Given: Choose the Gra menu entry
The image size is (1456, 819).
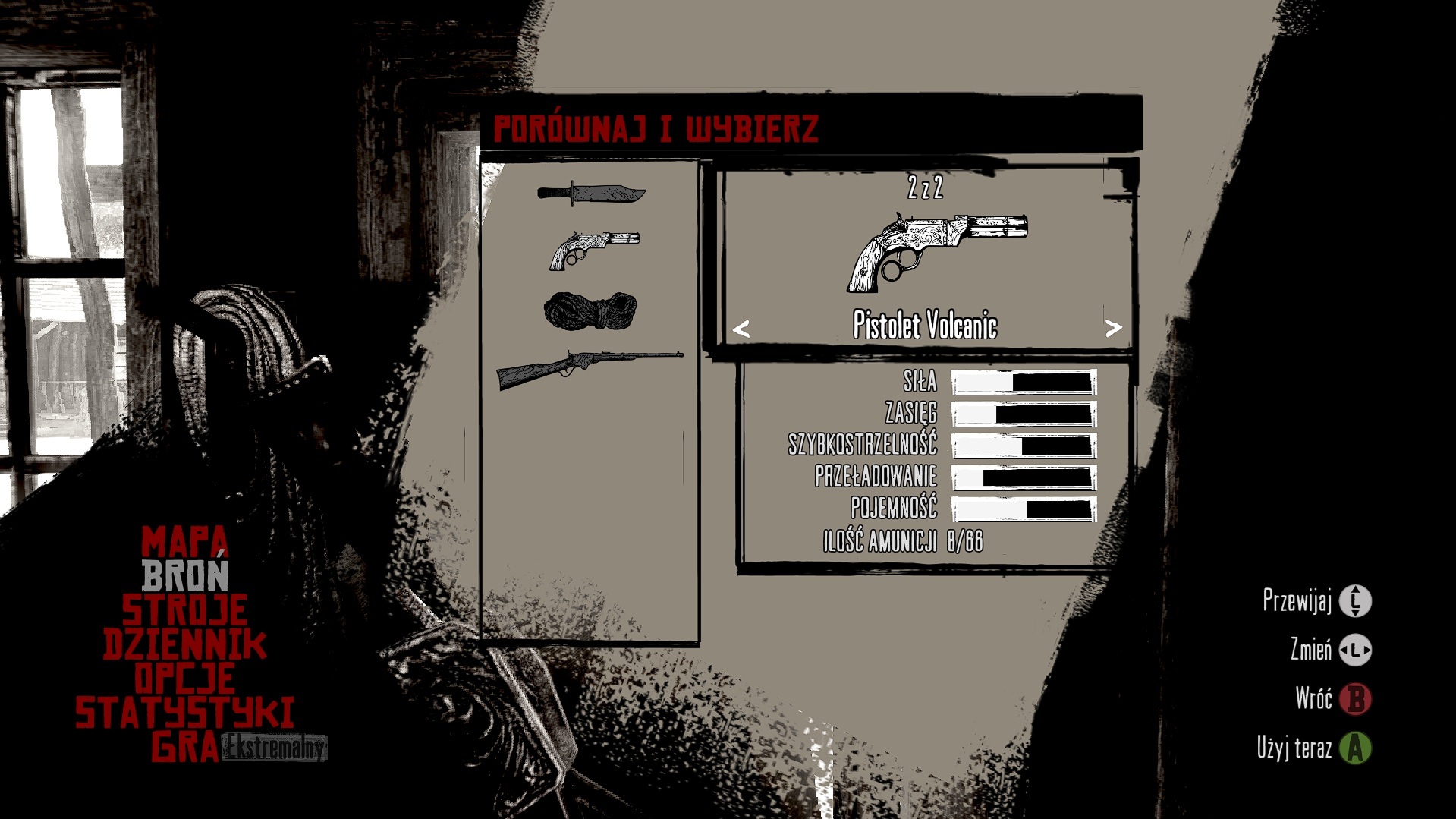Looking at the screenshot, I should click(184, 748).
